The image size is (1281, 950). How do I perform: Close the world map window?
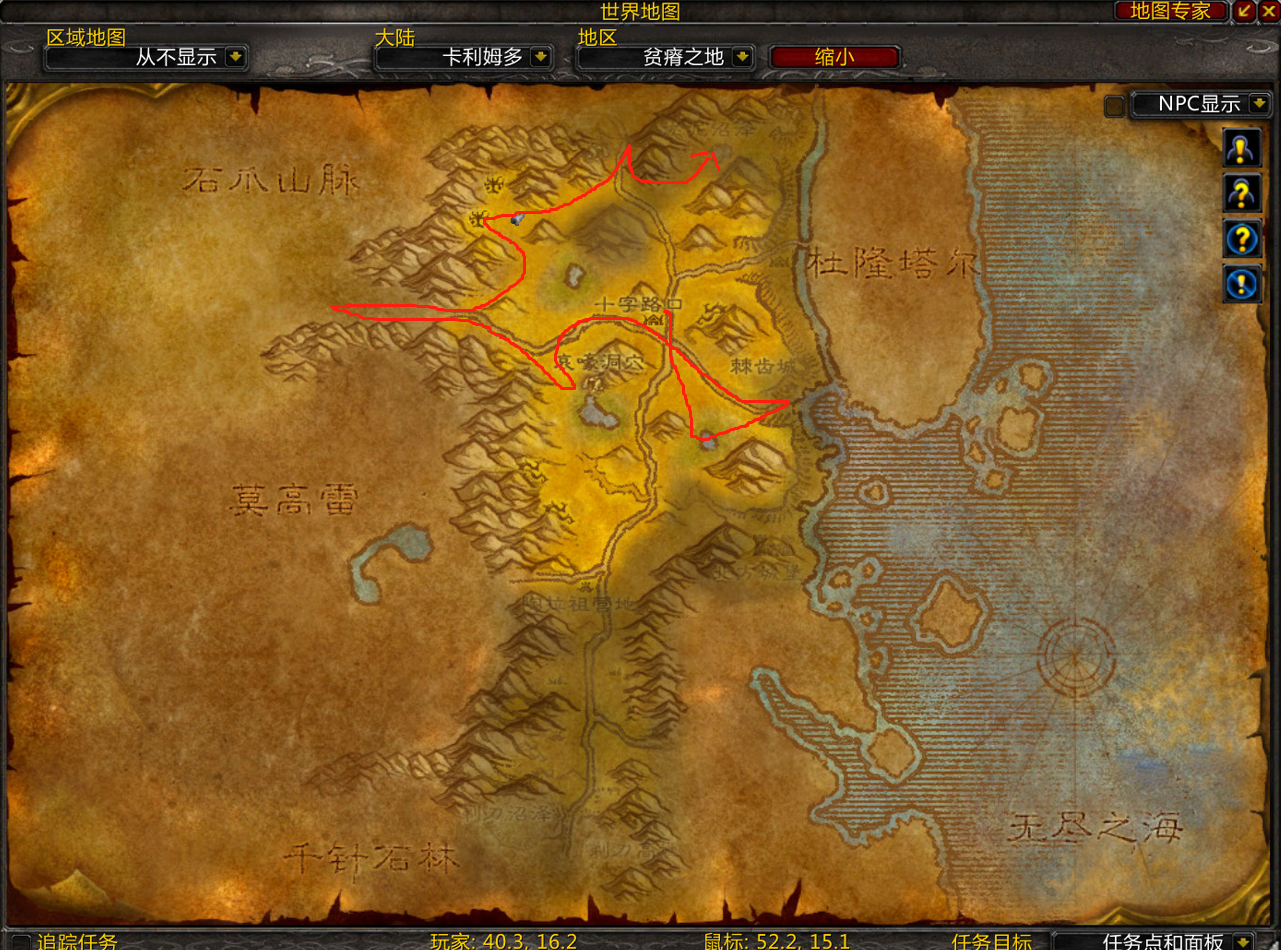[x=1269, y=11]
